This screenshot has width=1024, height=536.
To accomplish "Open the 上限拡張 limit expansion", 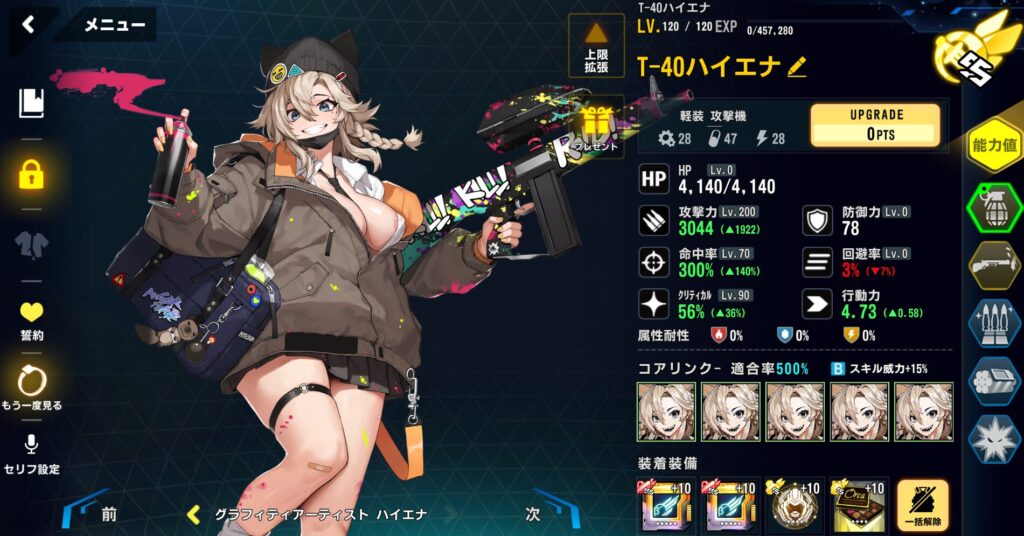I will tap(596, 48).
